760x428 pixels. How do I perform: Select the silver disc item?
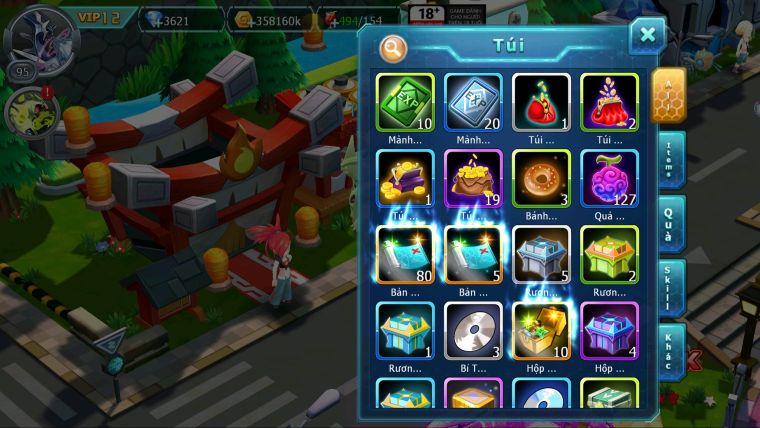(x=473, y=331)
